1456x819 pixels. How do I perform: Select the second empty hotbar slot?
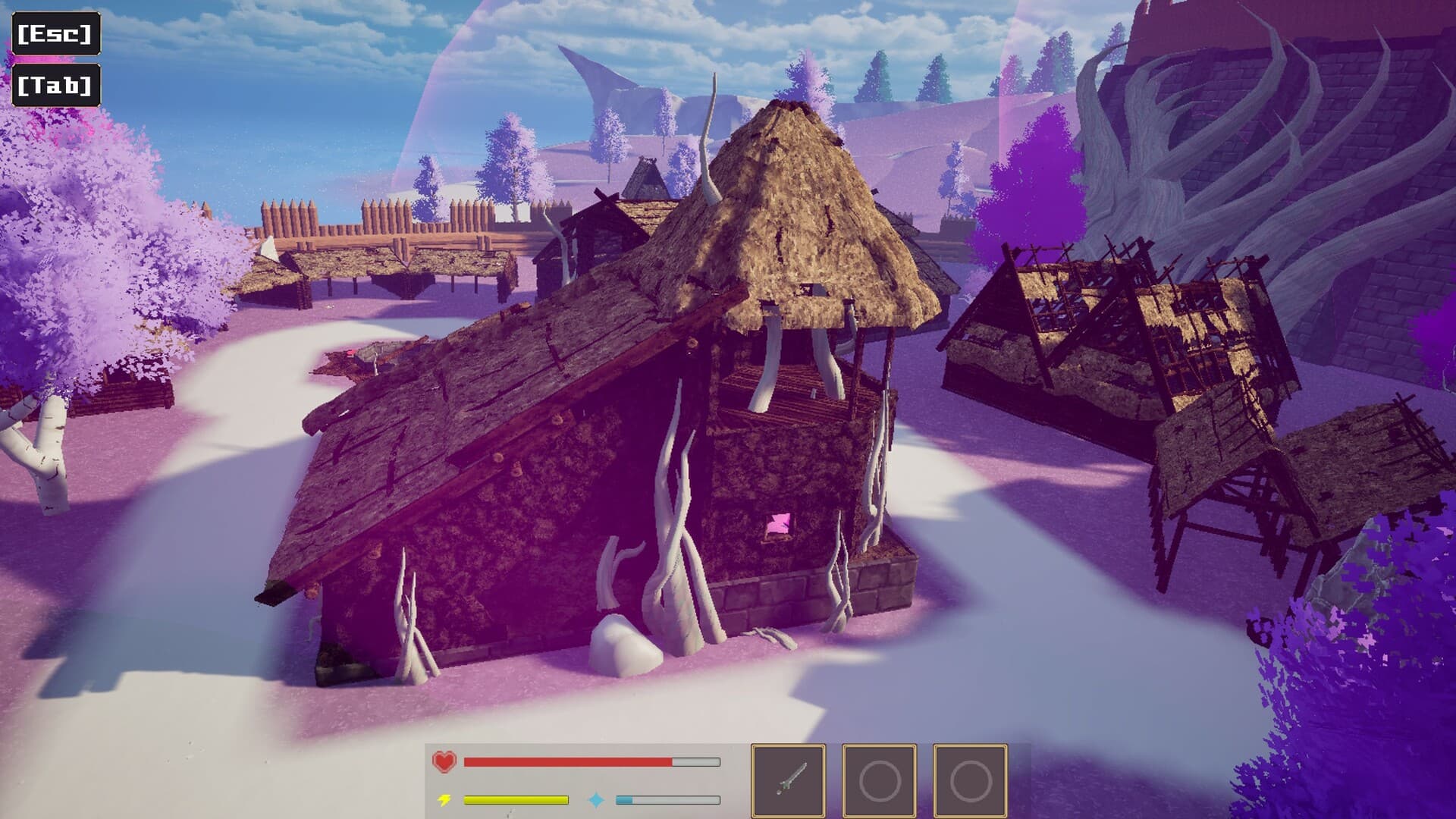tap(880, 780)
